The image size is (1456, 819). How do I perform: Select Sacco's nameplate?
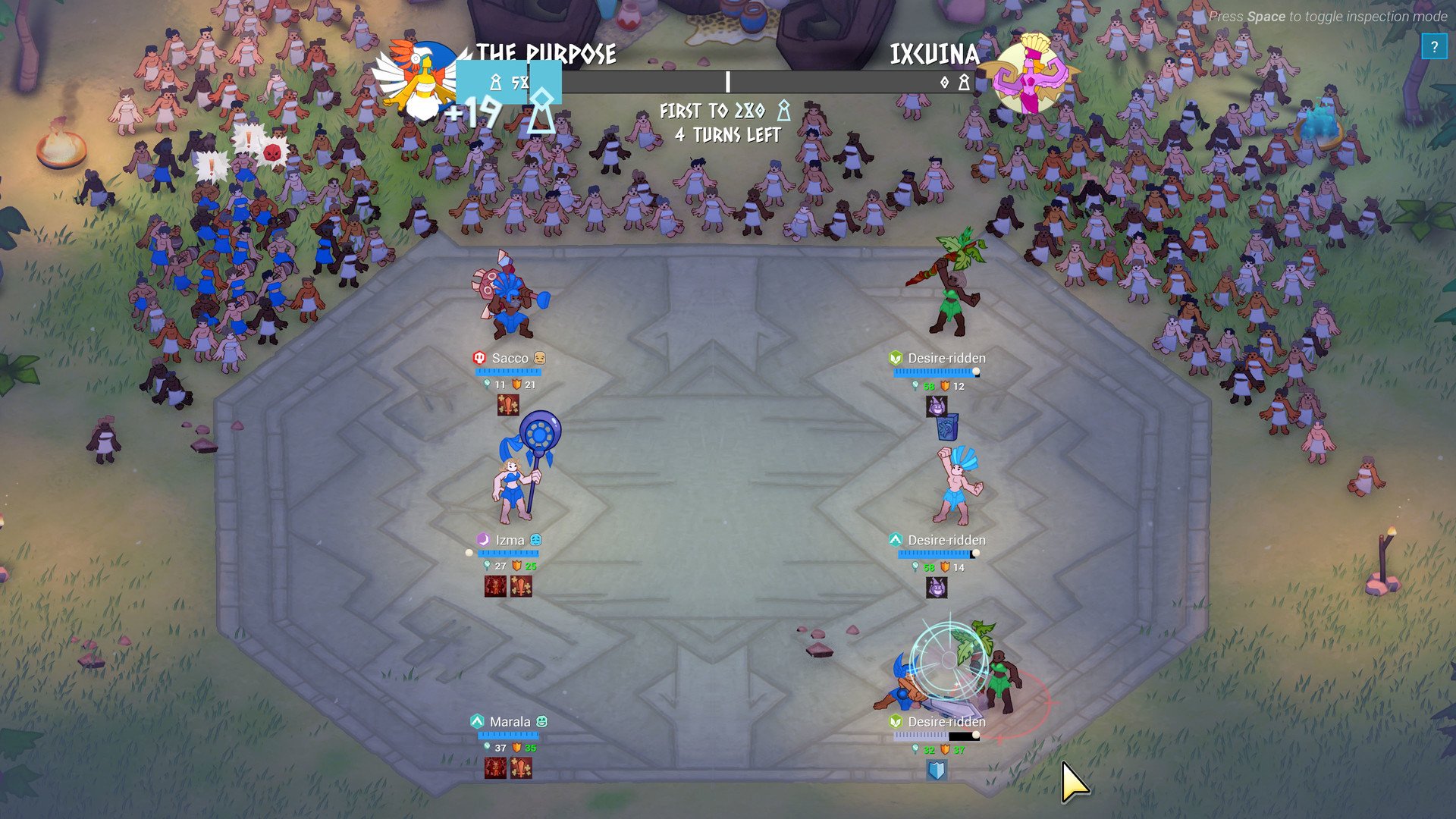[x=510, y=358]
